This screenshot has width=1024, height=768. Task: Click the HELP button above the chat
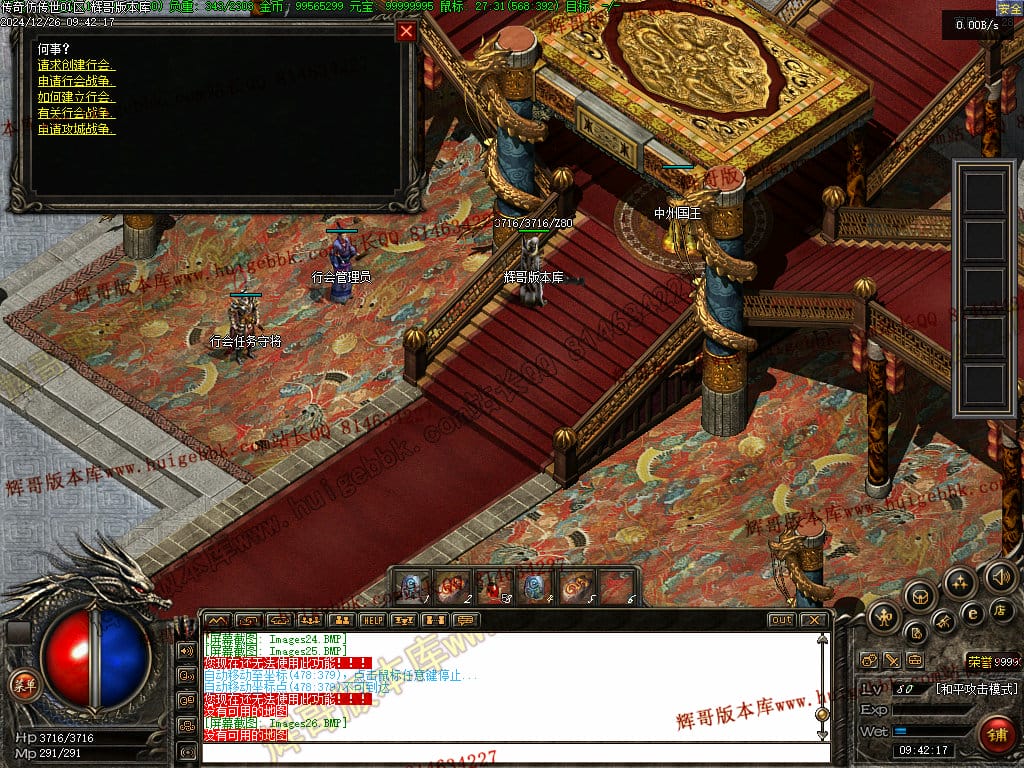372,620
